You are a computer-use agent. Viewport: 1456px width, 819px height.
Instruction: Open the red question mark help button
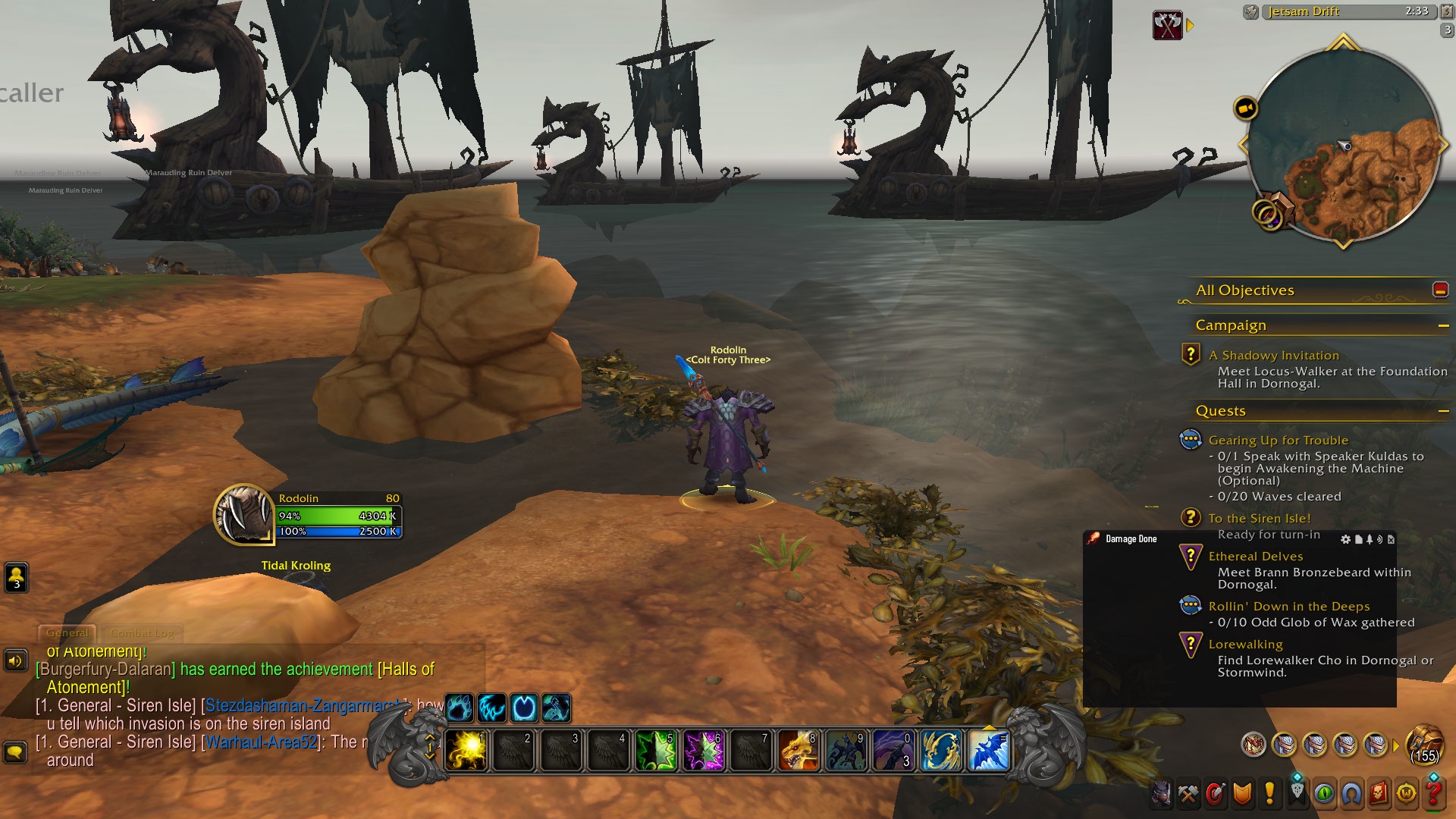[1434, 793]
